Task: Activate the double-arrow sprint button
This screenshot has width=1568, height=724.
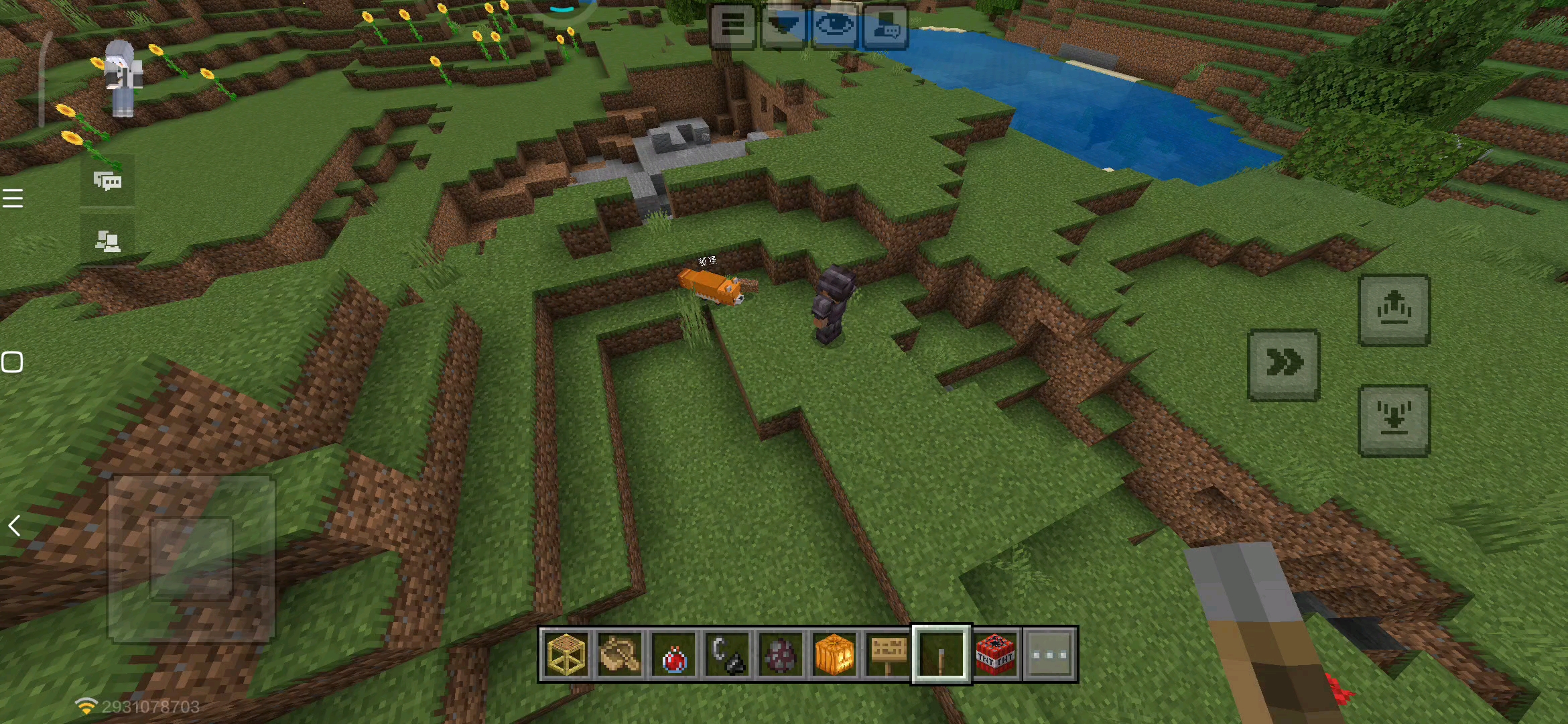Action: [x=1283, y=365]
